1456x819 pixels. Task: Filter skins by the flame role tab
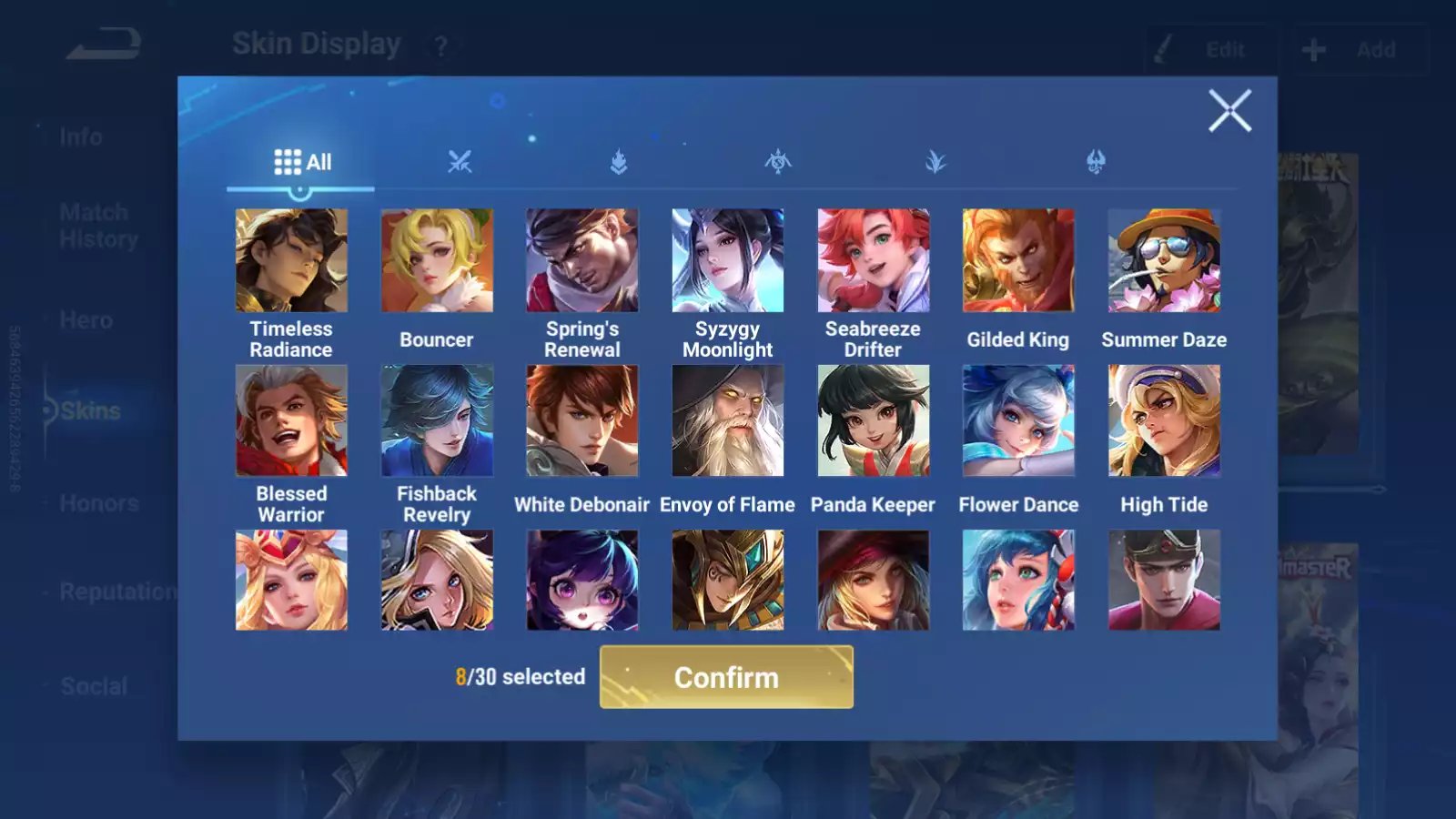click(x=619, y=162)
